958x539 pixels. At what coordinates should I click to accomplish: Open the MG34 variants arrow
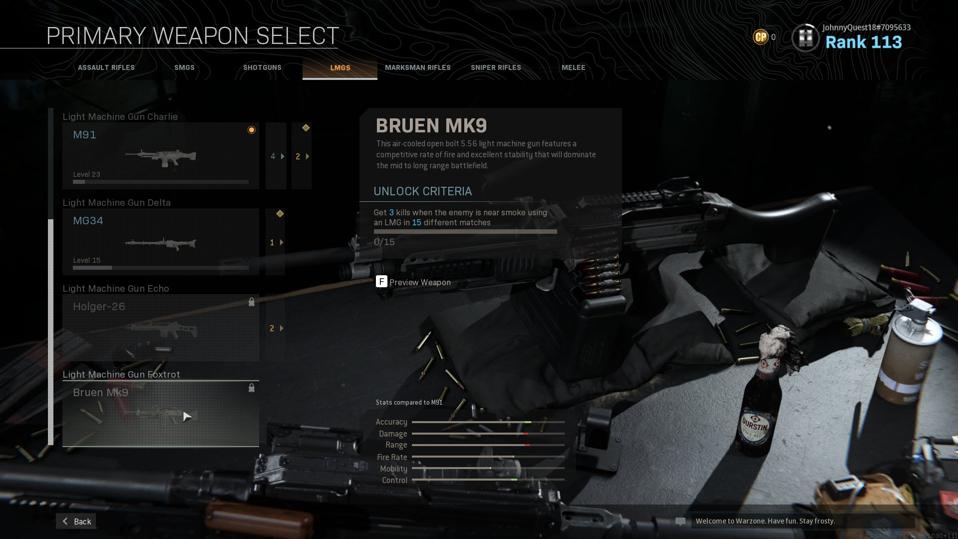(x=276, y=242)
